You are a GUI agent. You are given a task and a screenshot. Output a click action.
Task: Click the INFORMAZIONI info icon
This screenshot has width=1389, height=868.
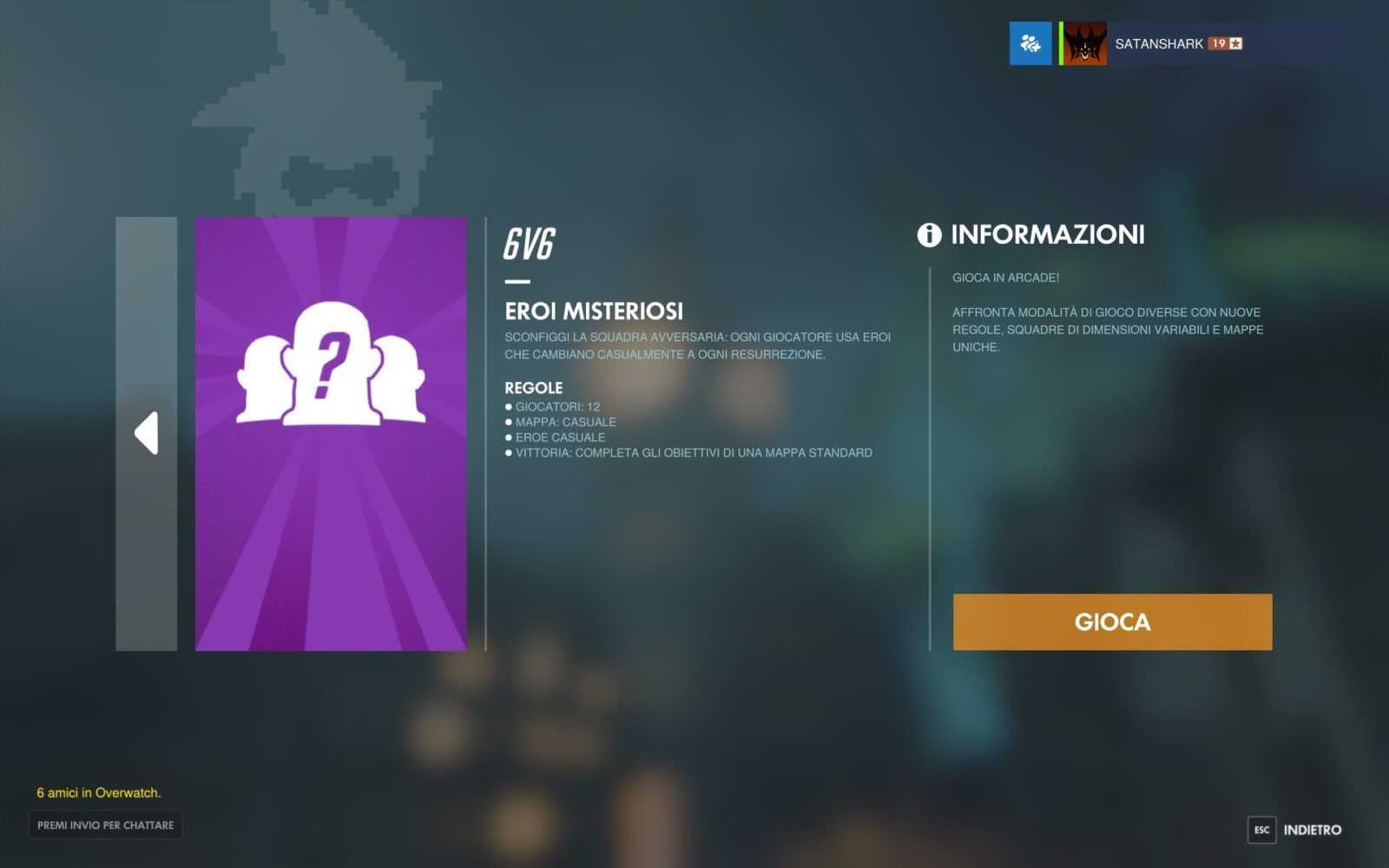[929, 234]
